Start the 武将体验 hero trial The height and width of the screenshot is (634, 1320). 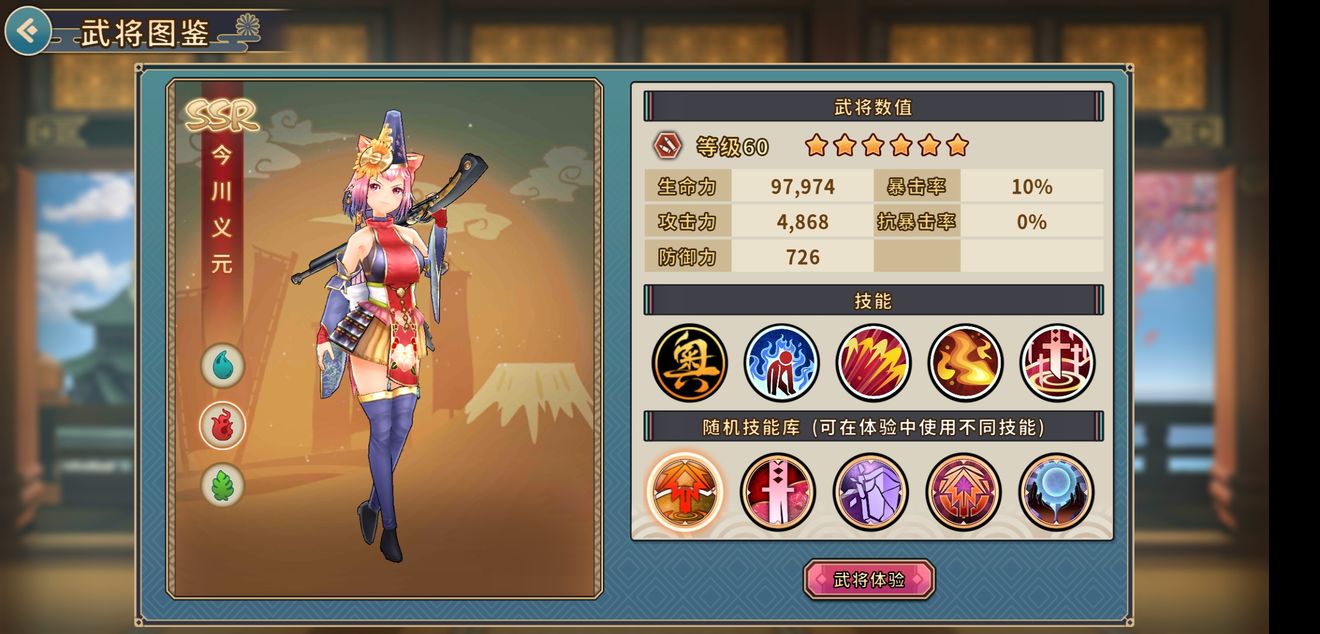pos(869,580)
